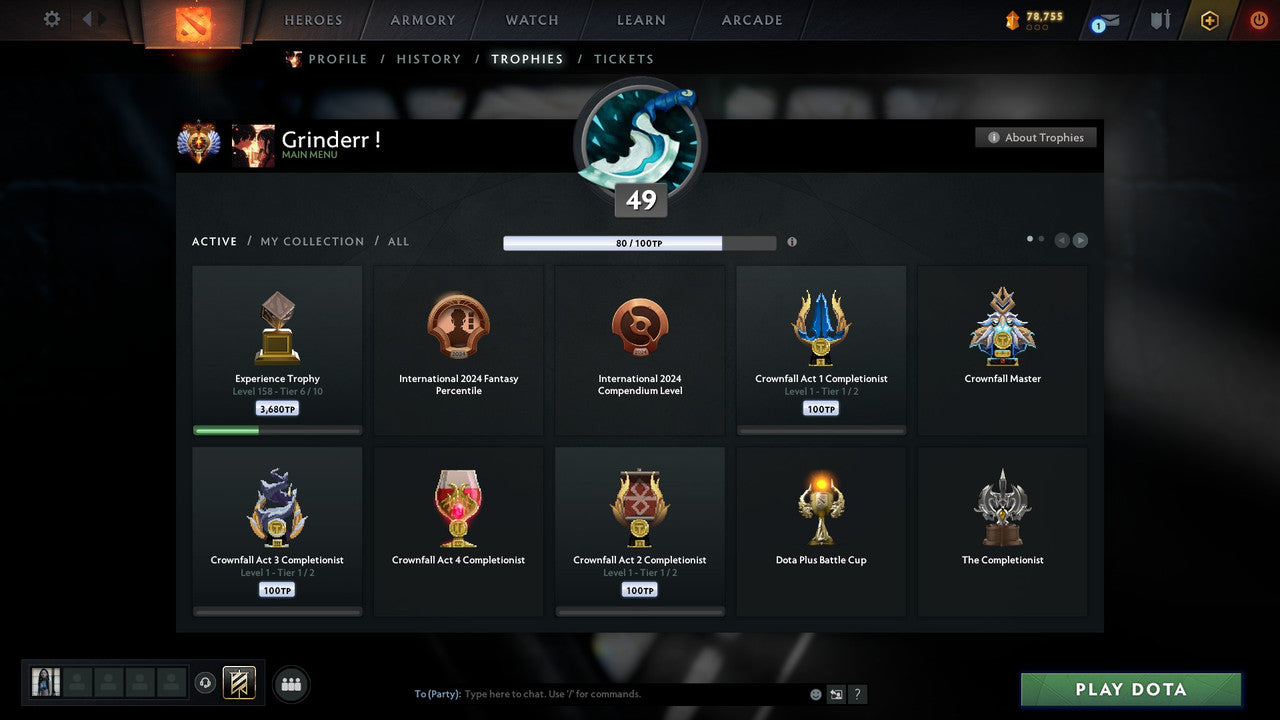Screen dimensions: 1280x720
Task: Open the emoticon picker in chat bar
Action: click(814, 693)
